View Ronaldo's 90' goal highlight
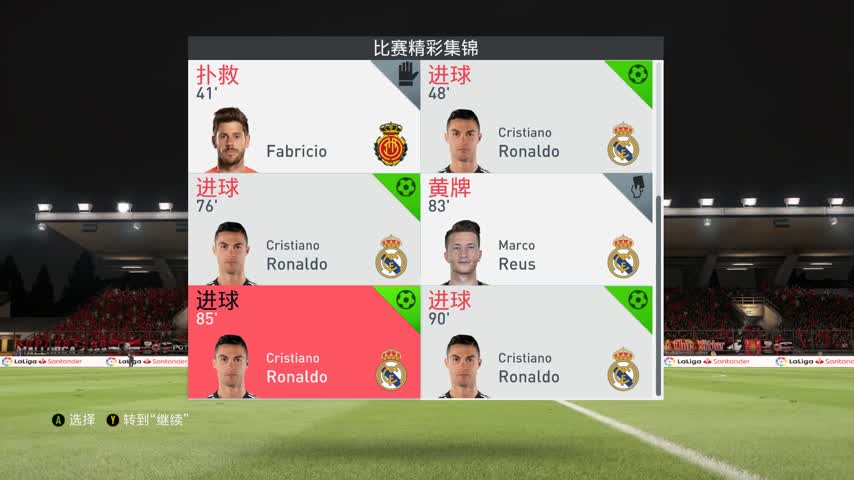The width and height of the screenshot is (854, 480). 536,343
